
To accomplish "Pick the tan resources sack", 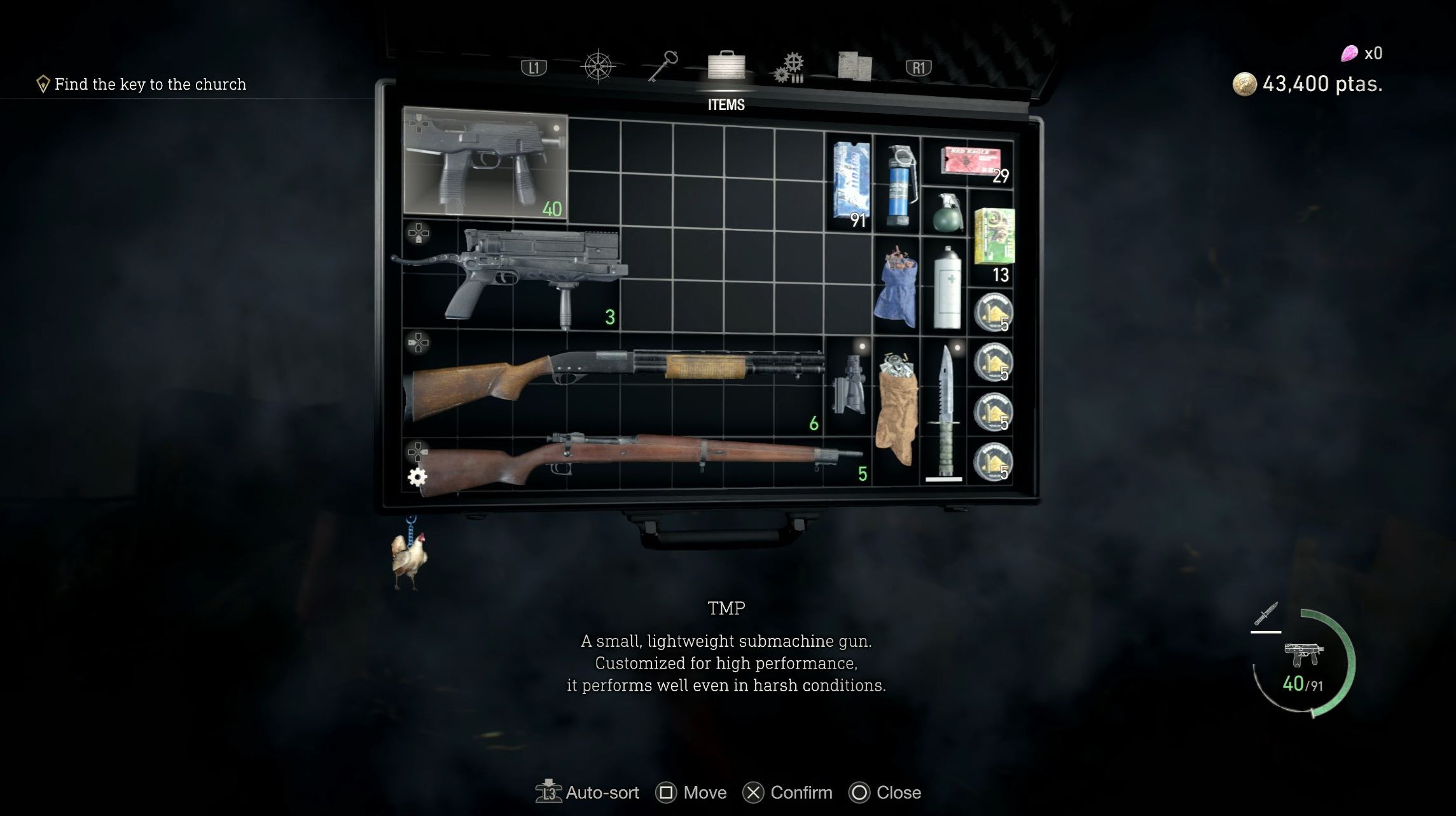I will pos(897,409).
